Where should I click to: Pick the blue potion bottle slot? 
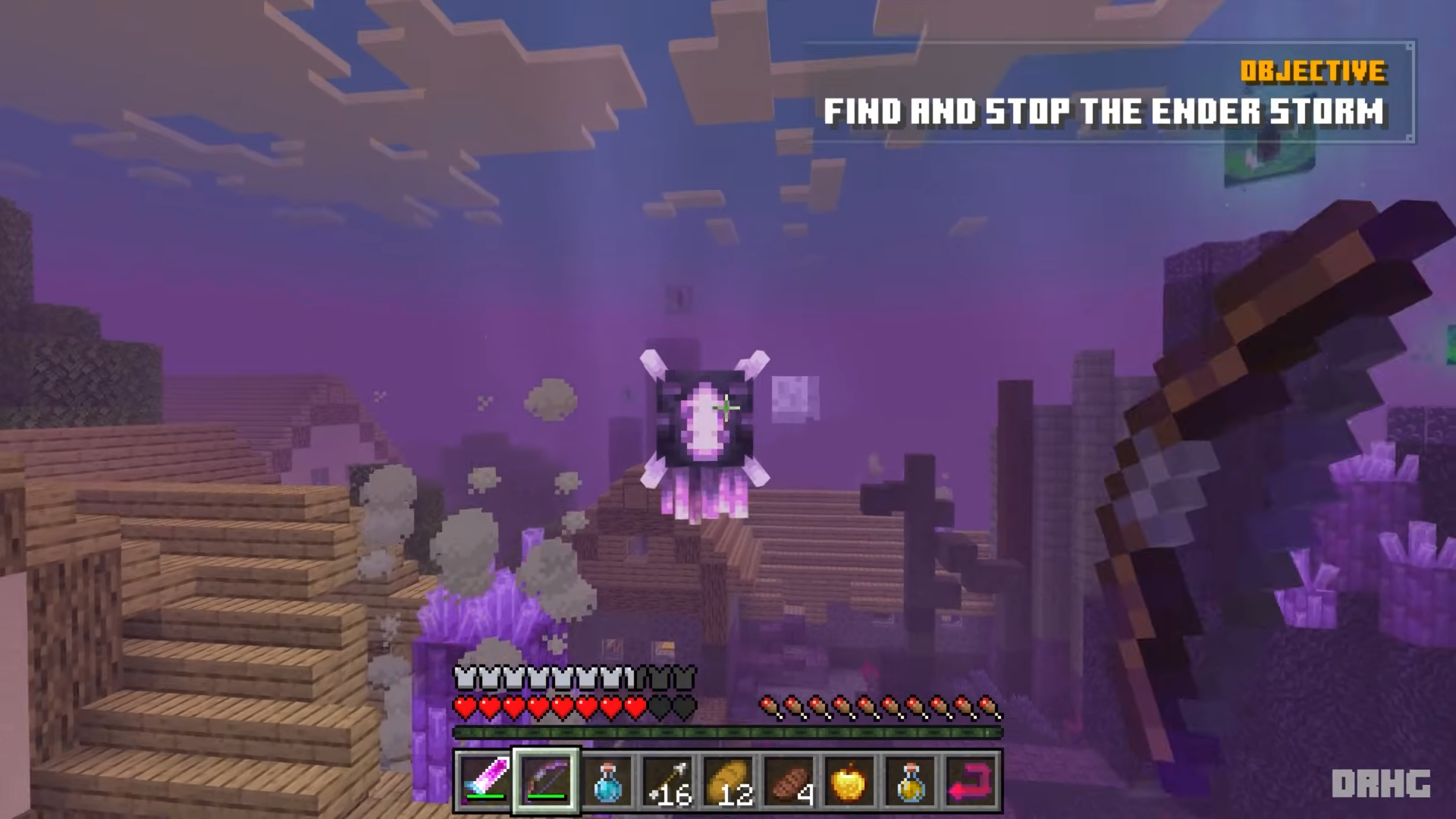click(607, 780)
